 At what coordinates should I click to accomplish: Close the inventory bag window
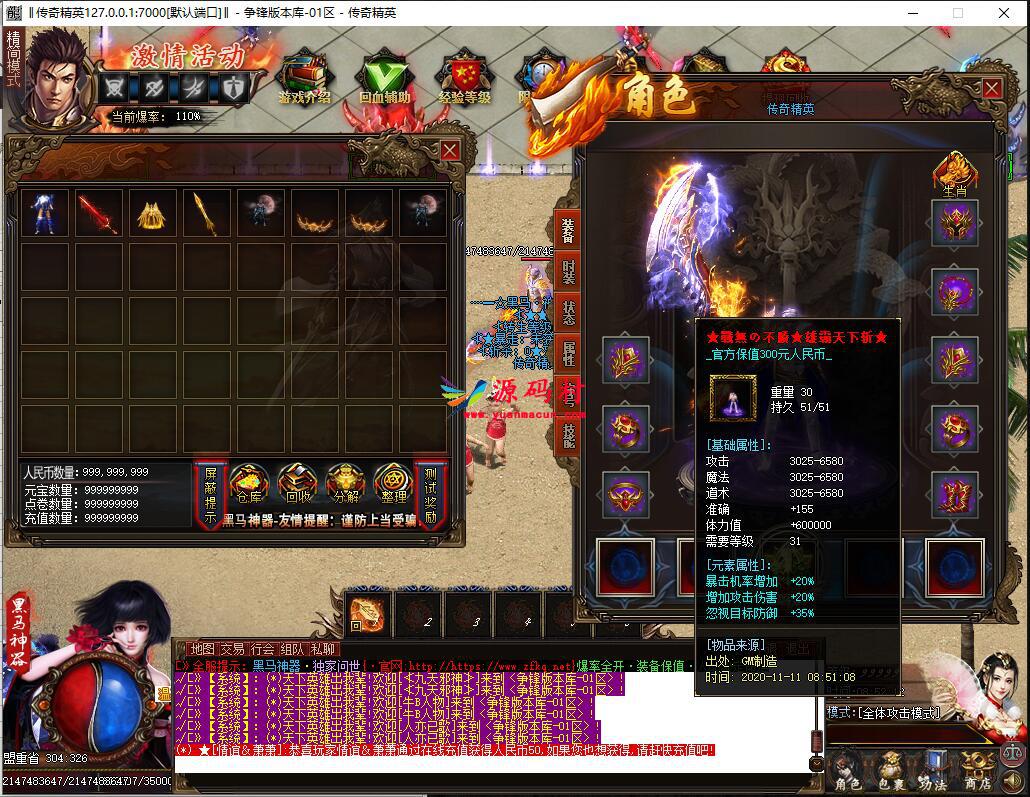pyautogui.click(x=450, y=150)
